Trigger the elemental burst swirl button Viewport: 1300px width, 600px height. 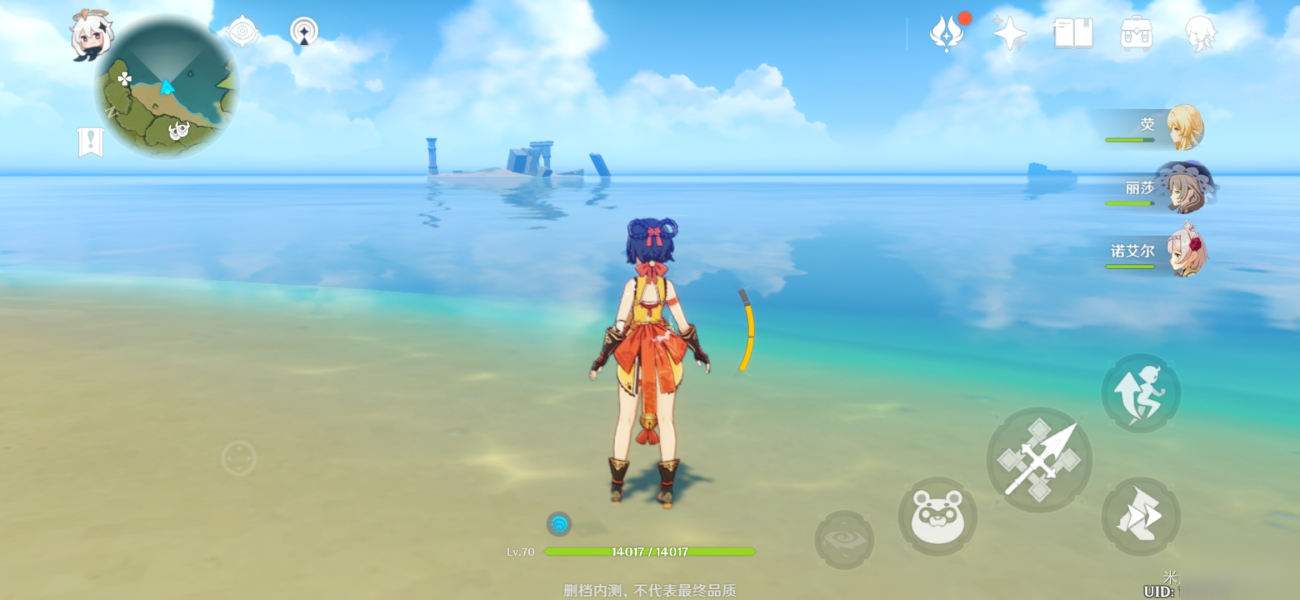(x=844, y=540)
